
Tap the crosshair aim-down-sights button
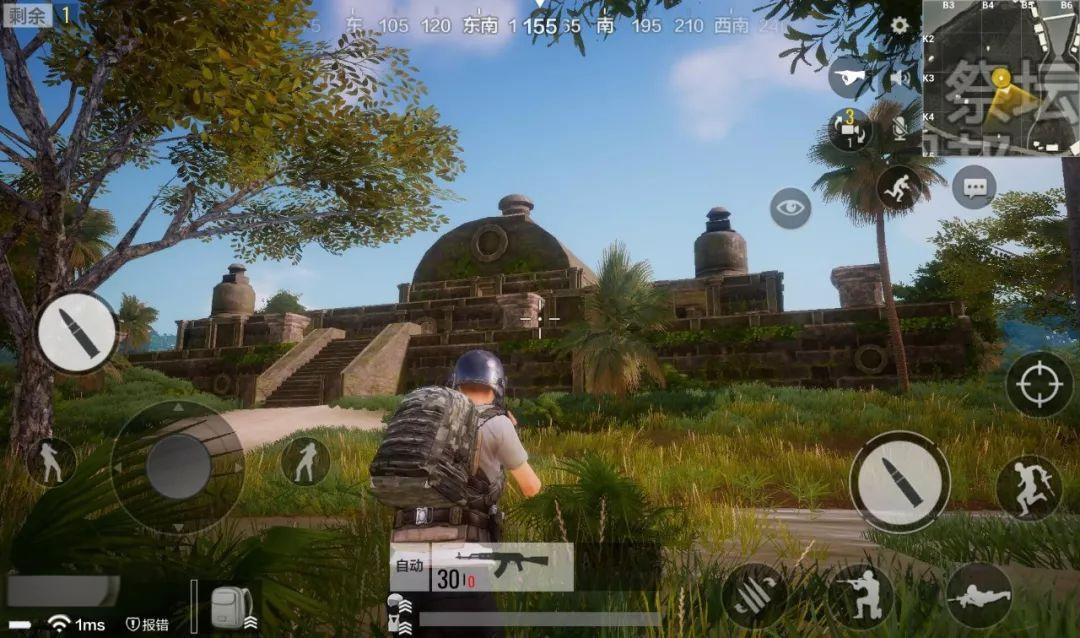click(x=1039, y=384)
